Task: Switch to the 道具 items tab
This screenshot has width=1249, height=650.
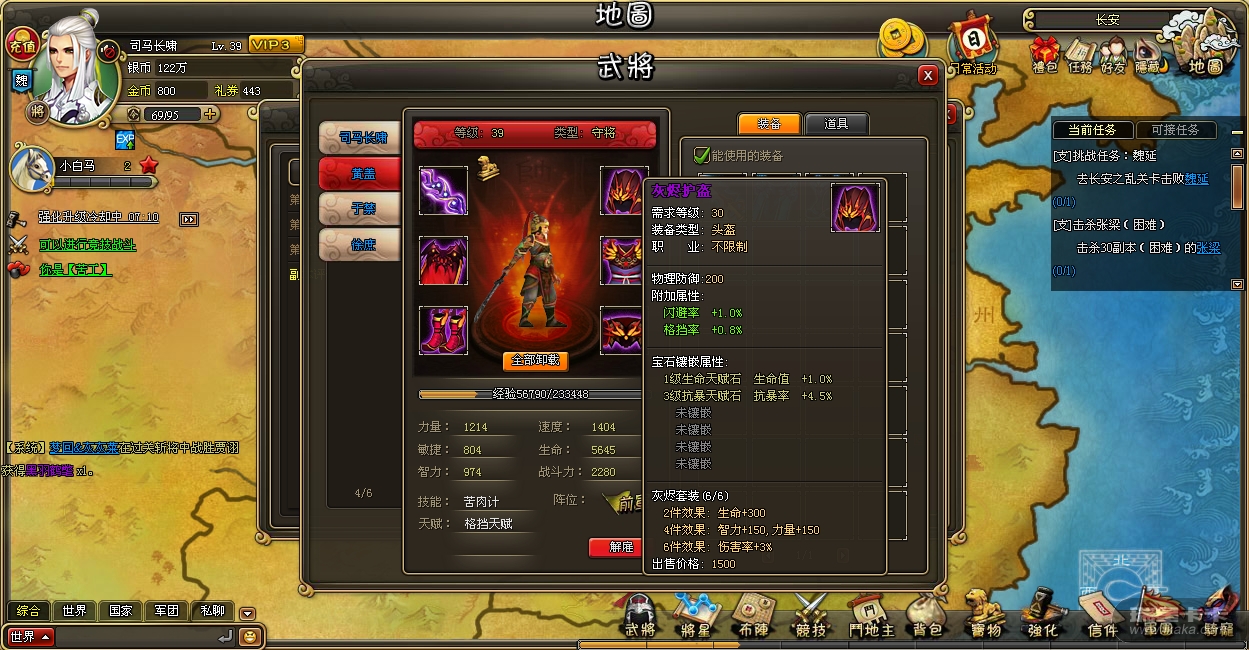Action: pyautogui.click(x=836, y=124)
